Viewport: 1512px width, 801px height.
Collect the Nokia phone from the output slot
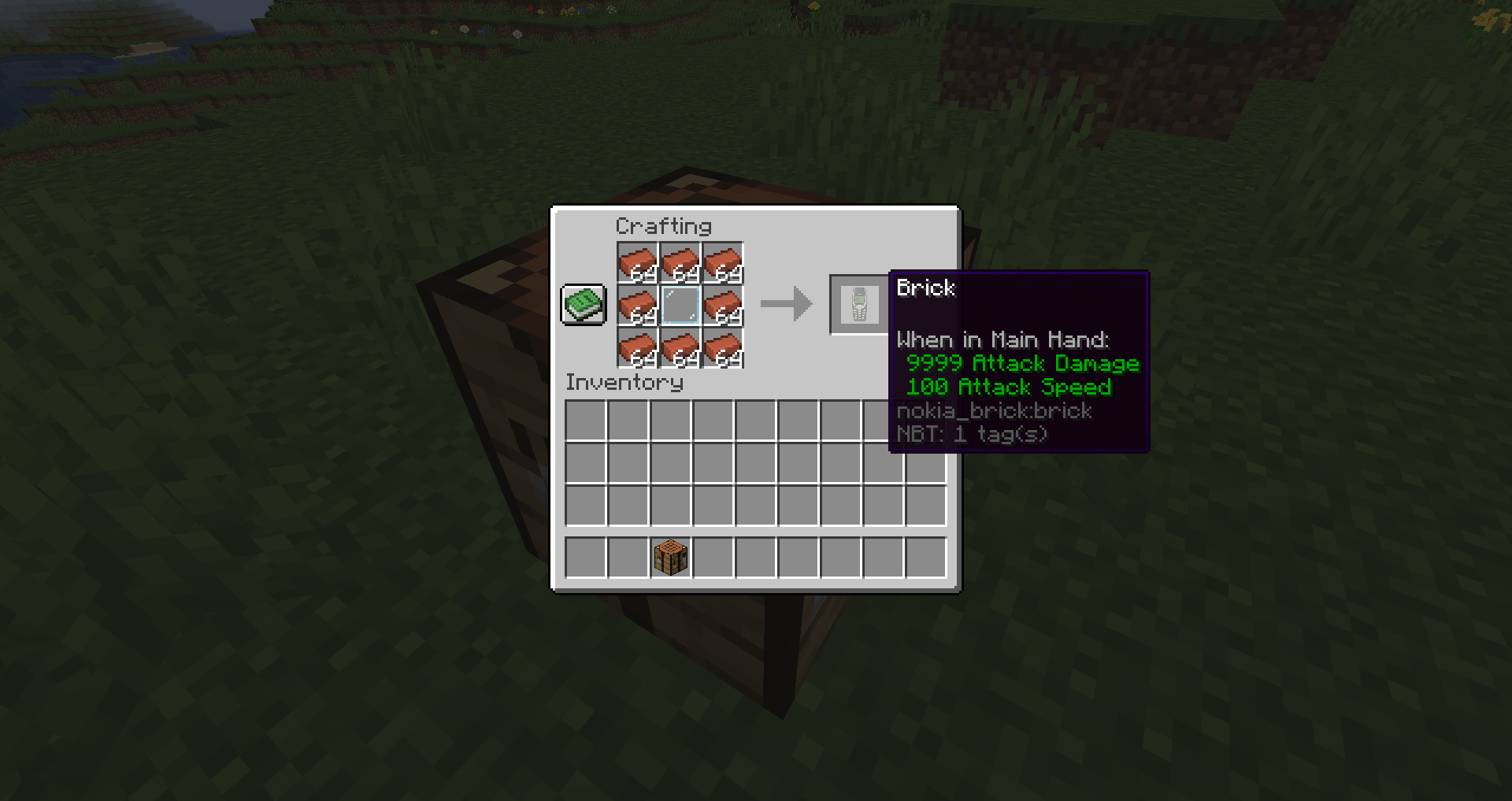pyautogui.click(x=858, y=305)
